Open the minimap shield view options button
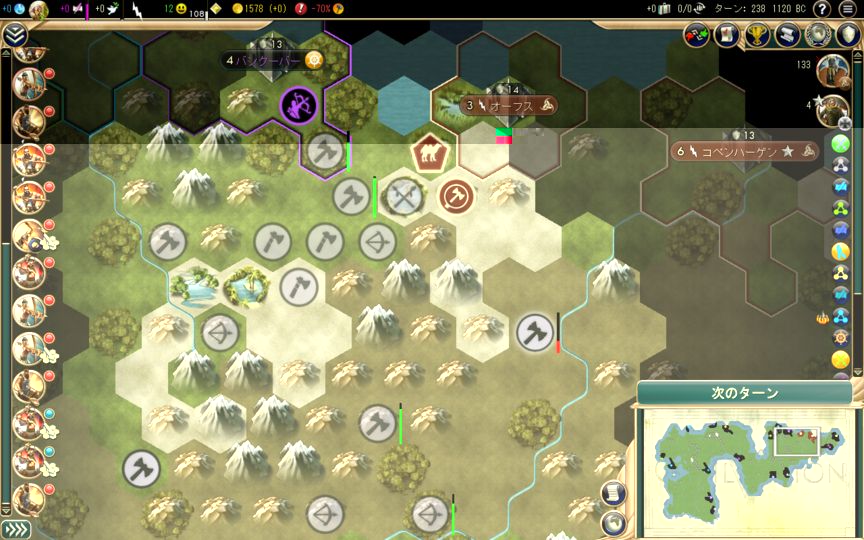The height and width of the screenshot is (540, 864). [x=614, y=521]
